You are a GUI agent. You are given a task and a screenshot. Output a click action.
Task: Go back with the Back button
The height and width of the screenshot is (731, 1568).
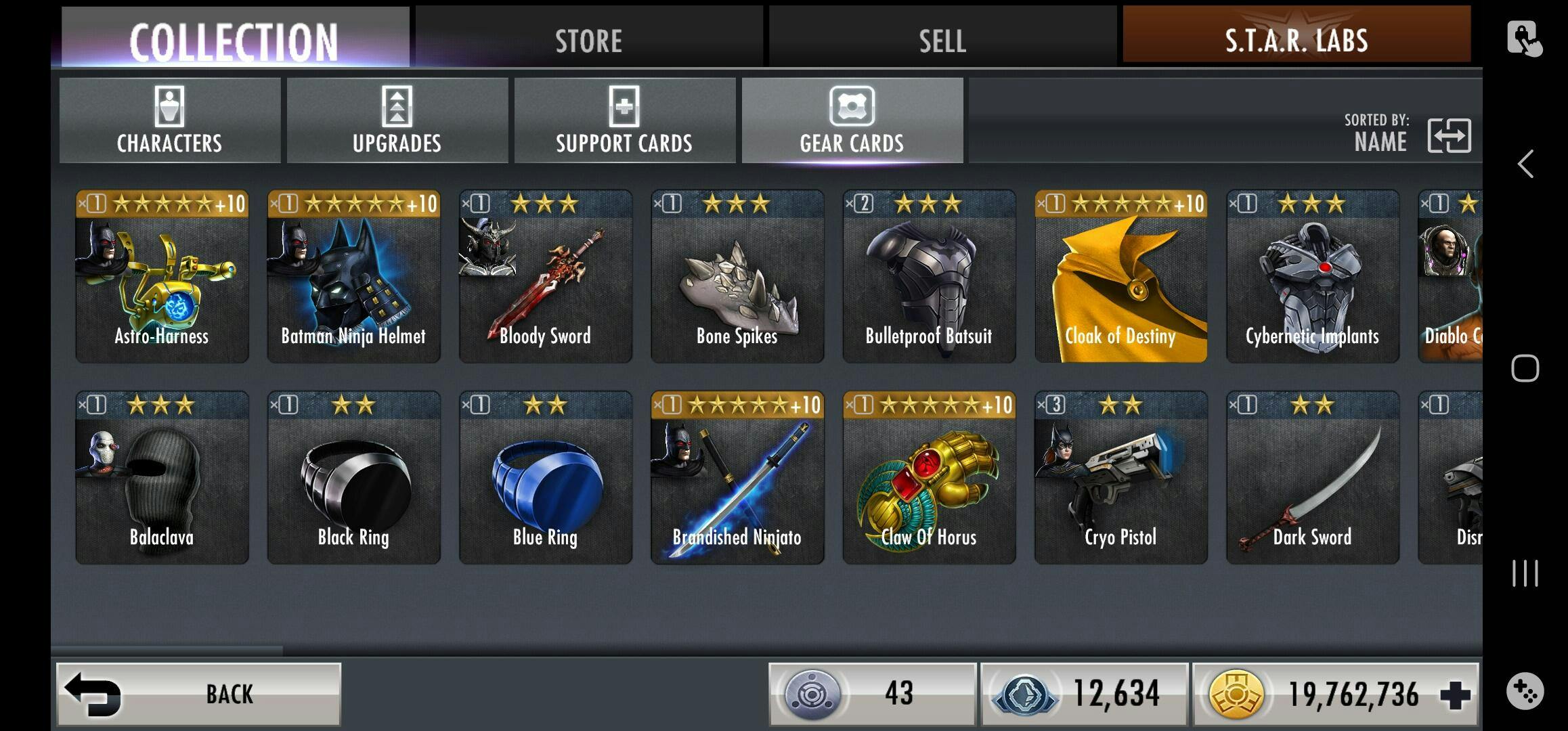198,694
